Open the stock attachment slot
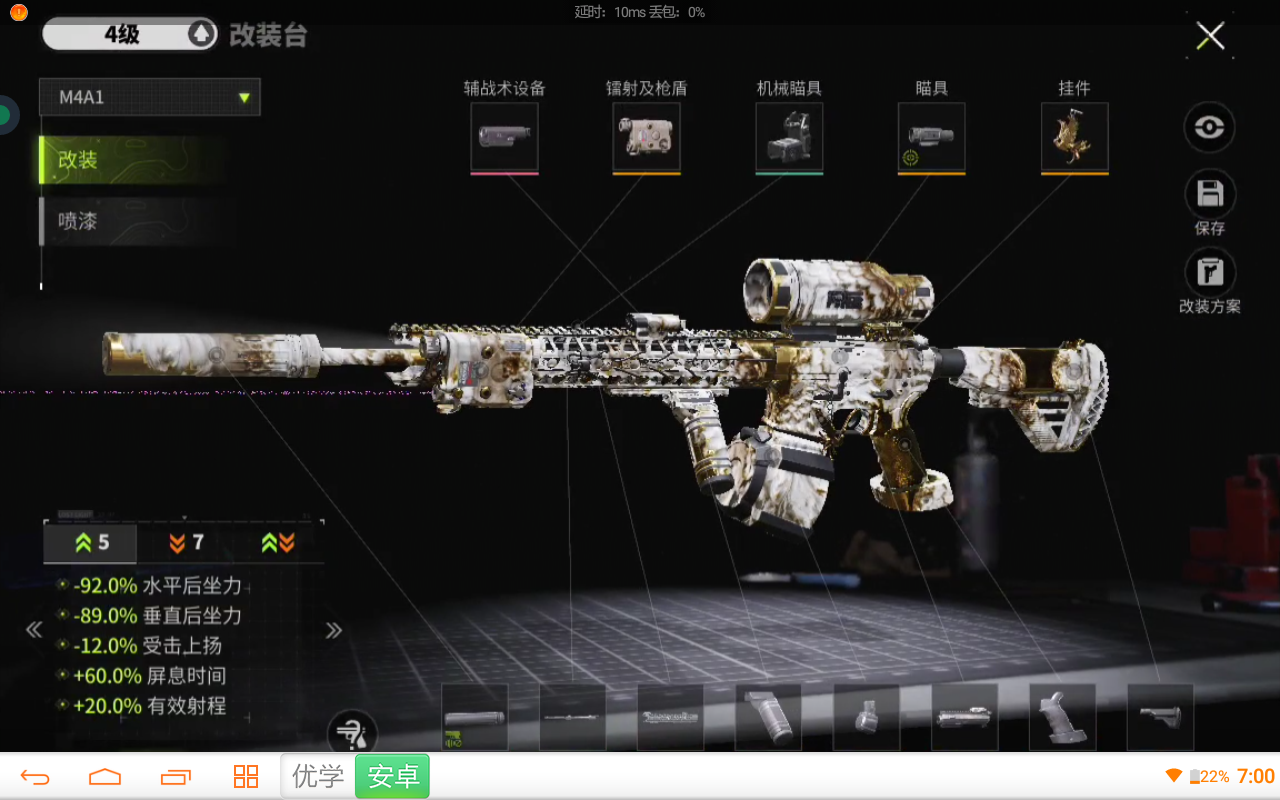This screenshot has height=800, width=1280. pyautogui.click(x=1160, y=717)
